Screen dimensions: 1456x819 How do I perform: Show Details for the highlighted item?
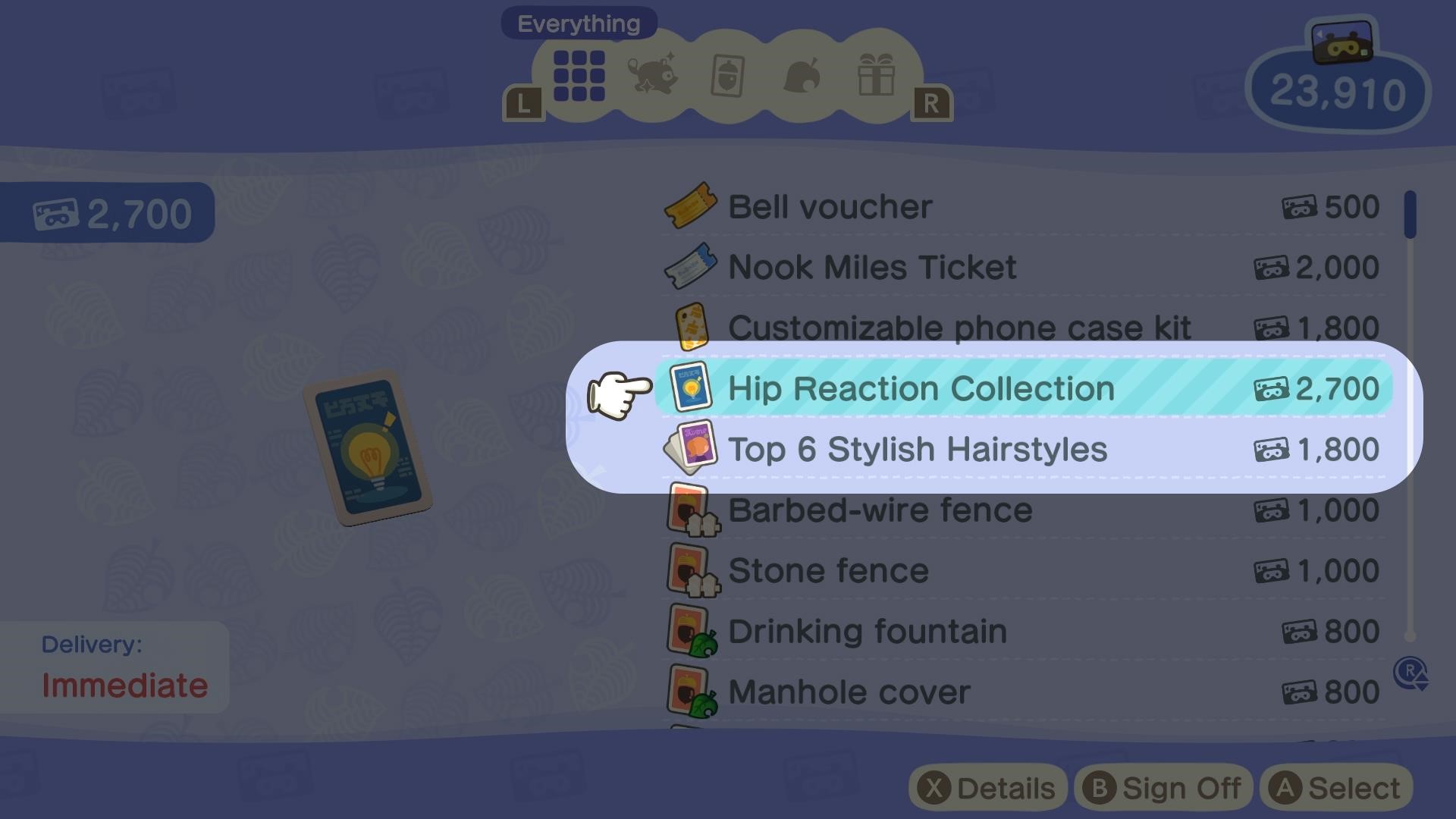988,788
